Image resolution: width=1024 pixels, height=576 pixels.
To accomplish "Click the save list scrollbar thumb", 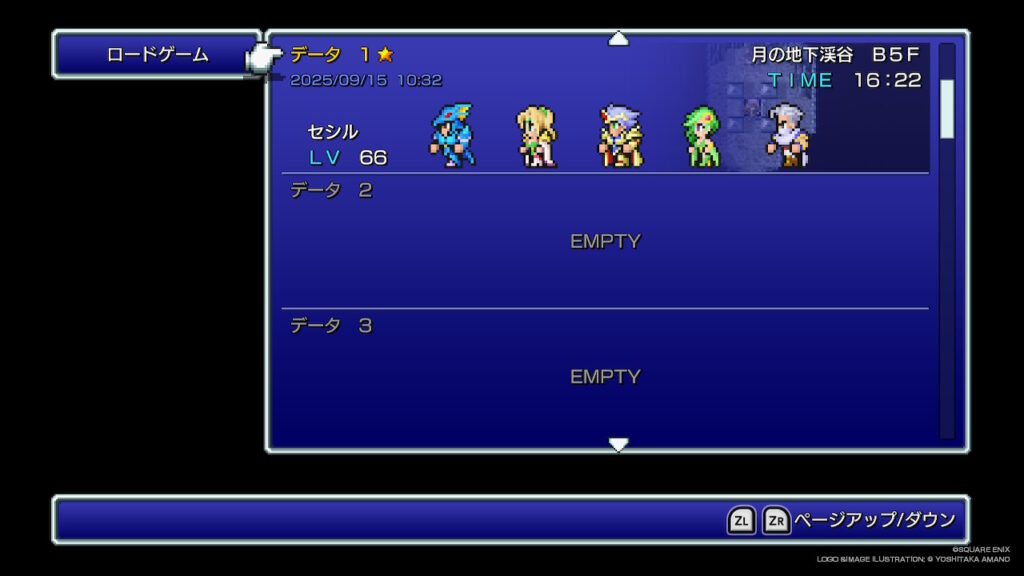I will (946, 108).
